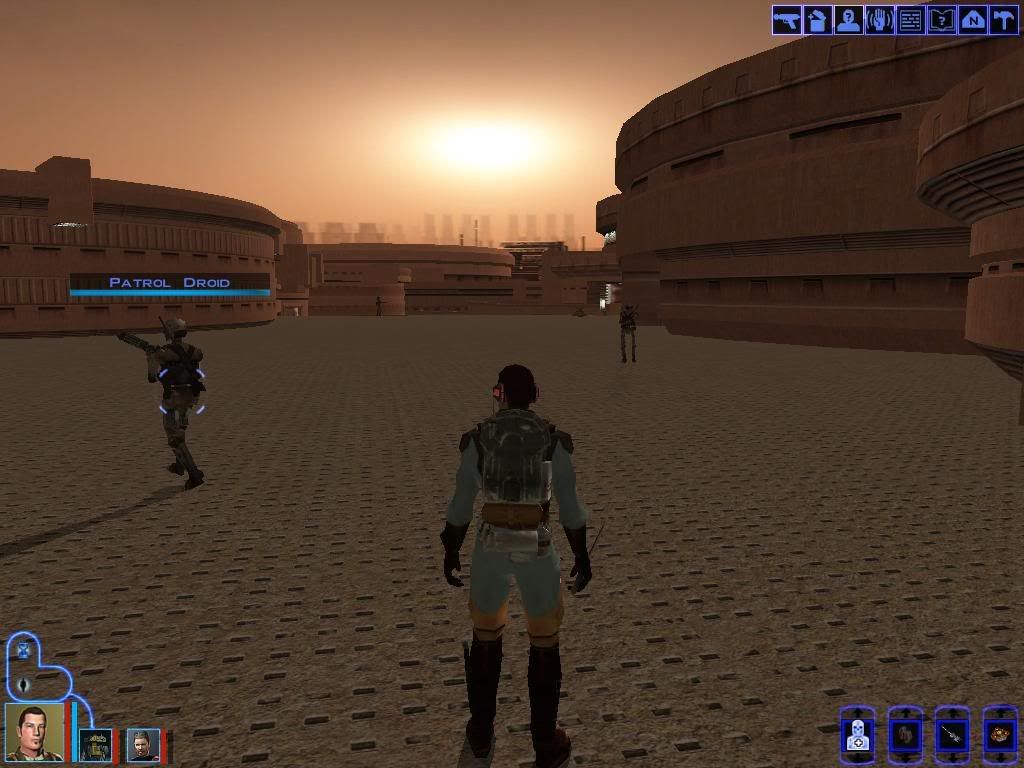Screen dimensions: 1024x768
Task: Switch to the grey-haired party member portrait
Action: (x=143, y=745)
